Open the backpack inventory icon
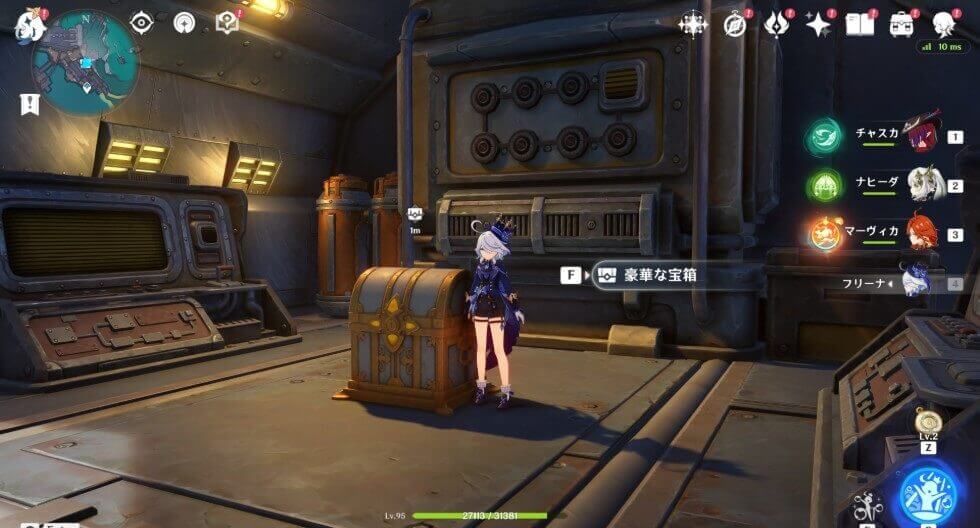Image resolution: width=980 pixels, height=528 pixels. 902,24
